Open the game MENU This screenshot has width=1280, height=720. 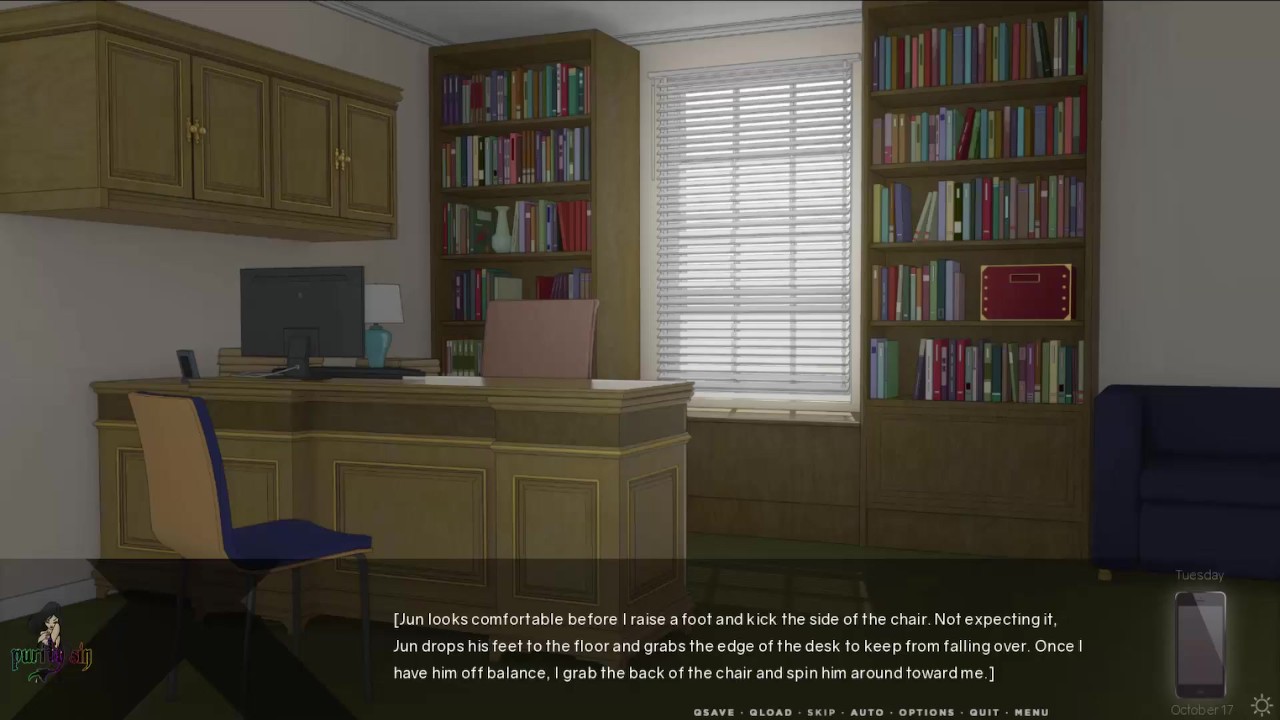(1031, 712)
